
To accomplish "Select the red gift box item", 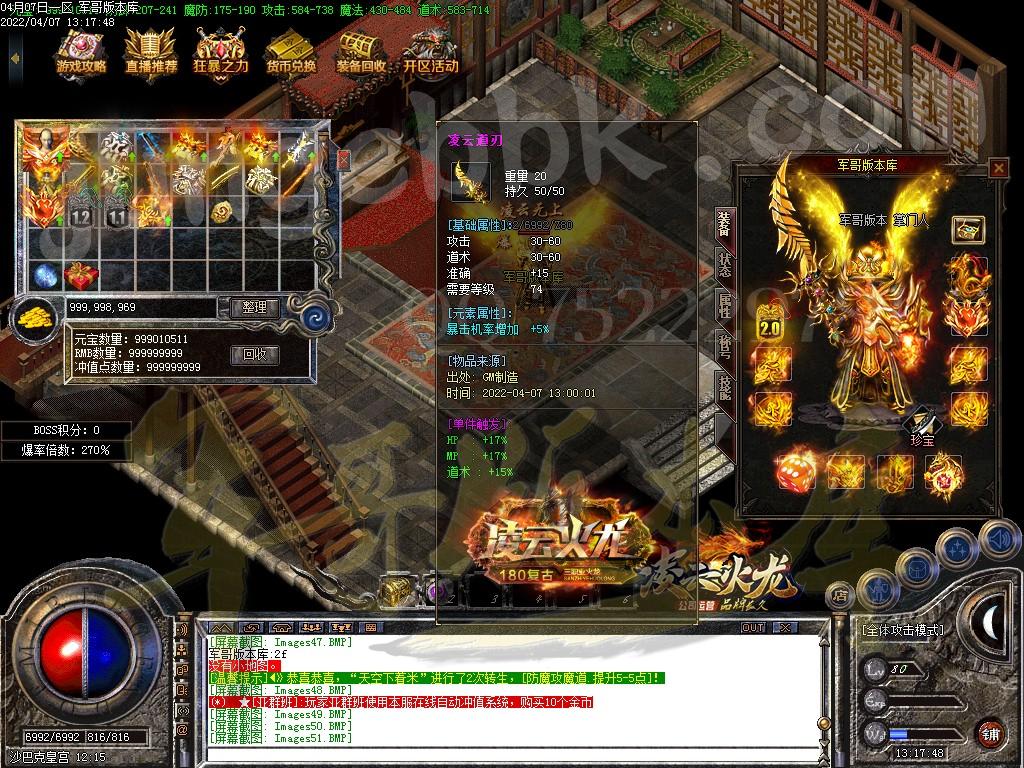I will click(81, 275).
